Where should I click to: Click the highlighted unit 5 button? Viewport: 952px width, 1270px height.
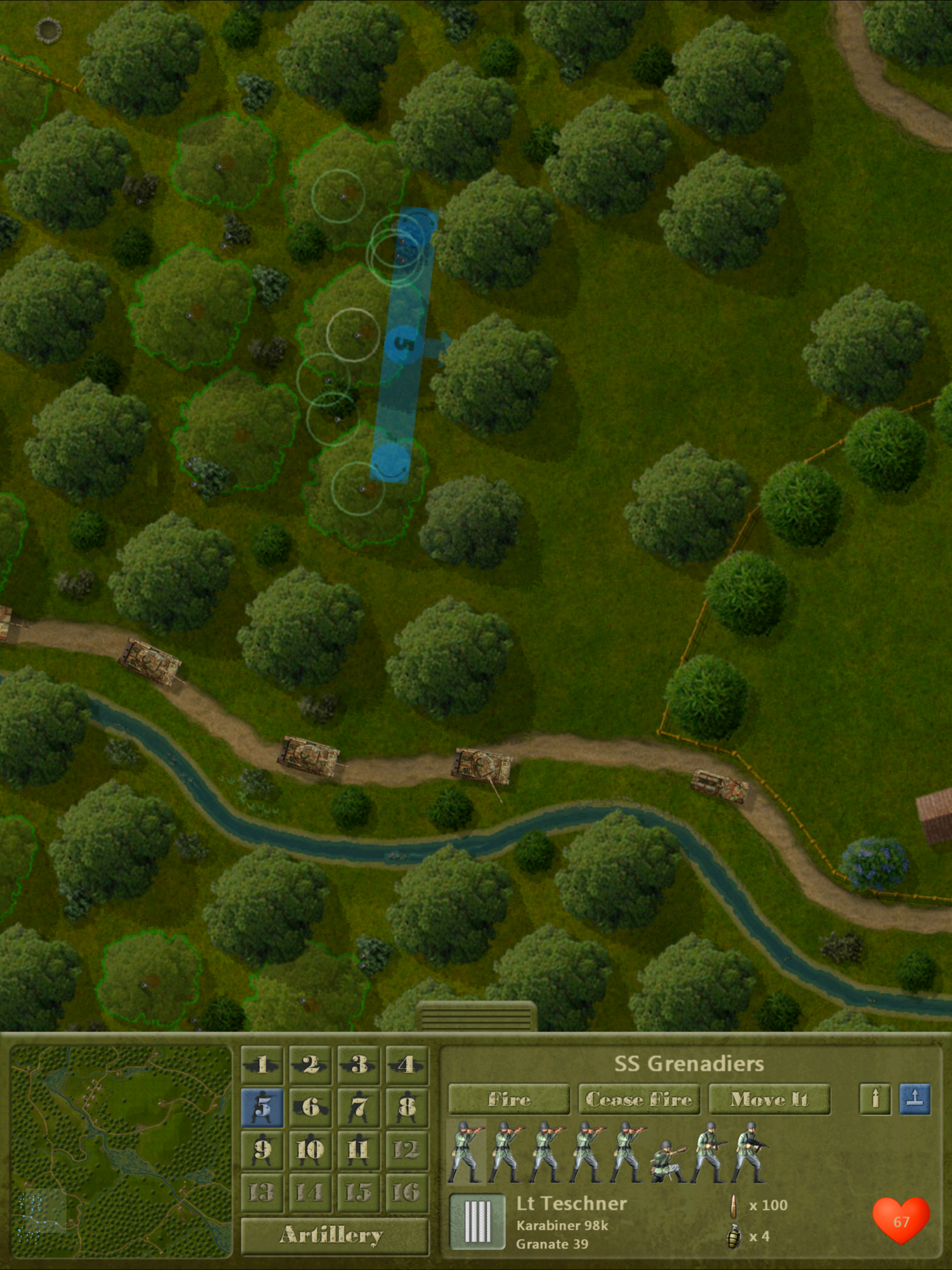pyautogui.click(x=262, y=1107)
